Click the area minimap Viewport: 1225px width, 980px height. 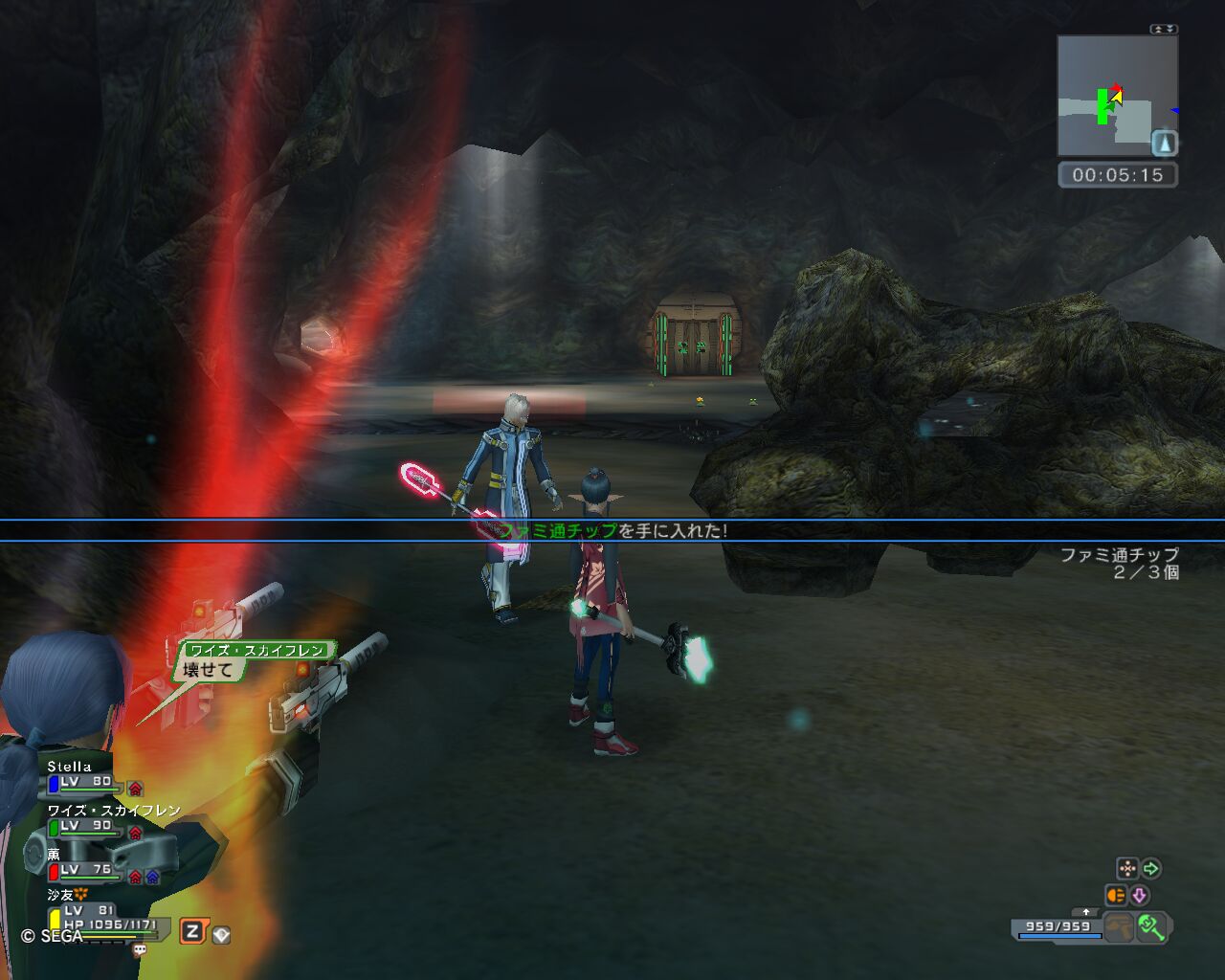click(1117, 96)
